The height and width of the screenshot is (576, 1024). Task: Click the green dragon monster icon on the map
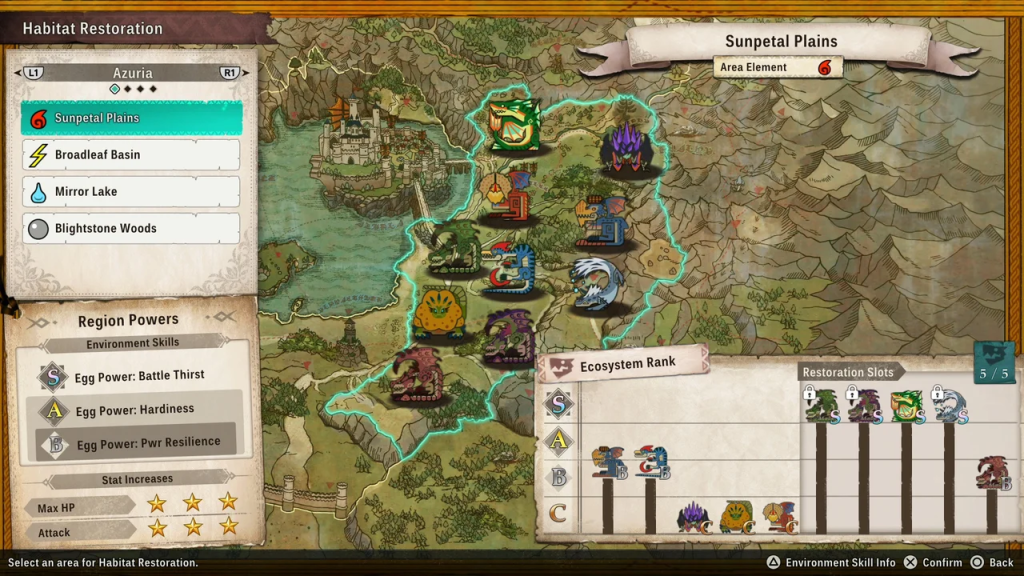[514, 125]
